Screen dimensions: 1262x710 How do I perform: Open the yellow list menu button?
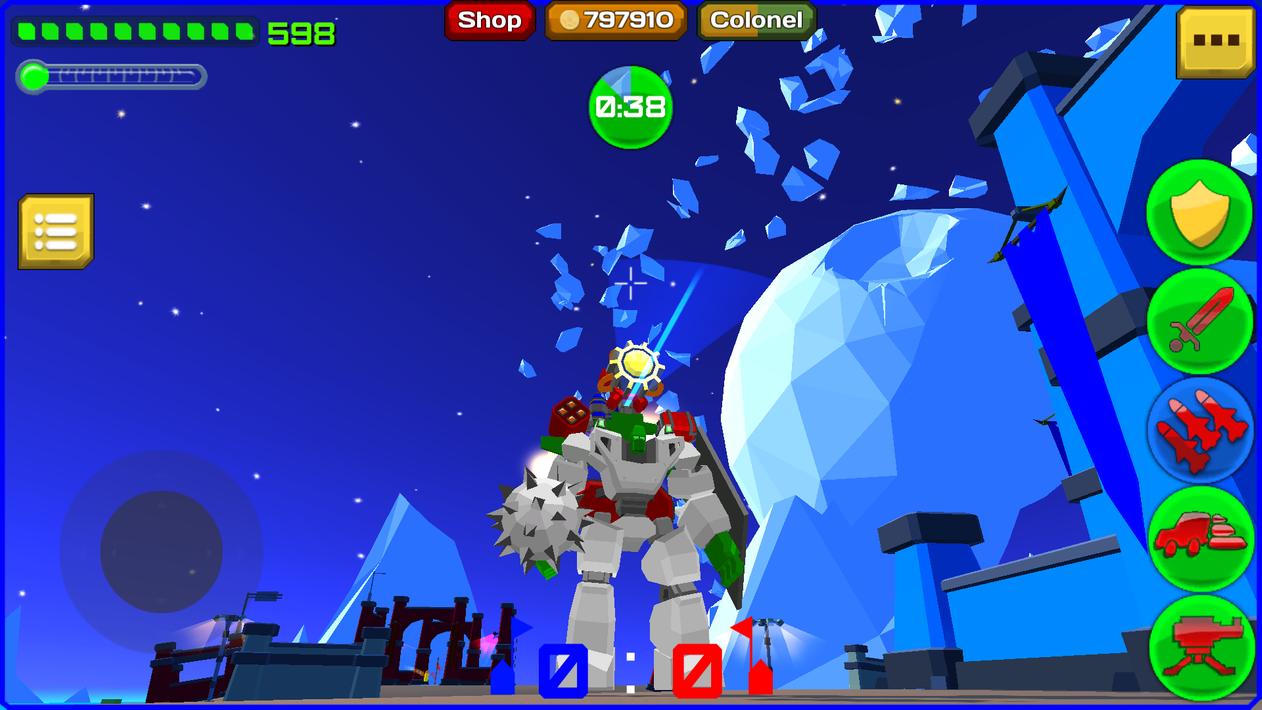tap(56, 232)
